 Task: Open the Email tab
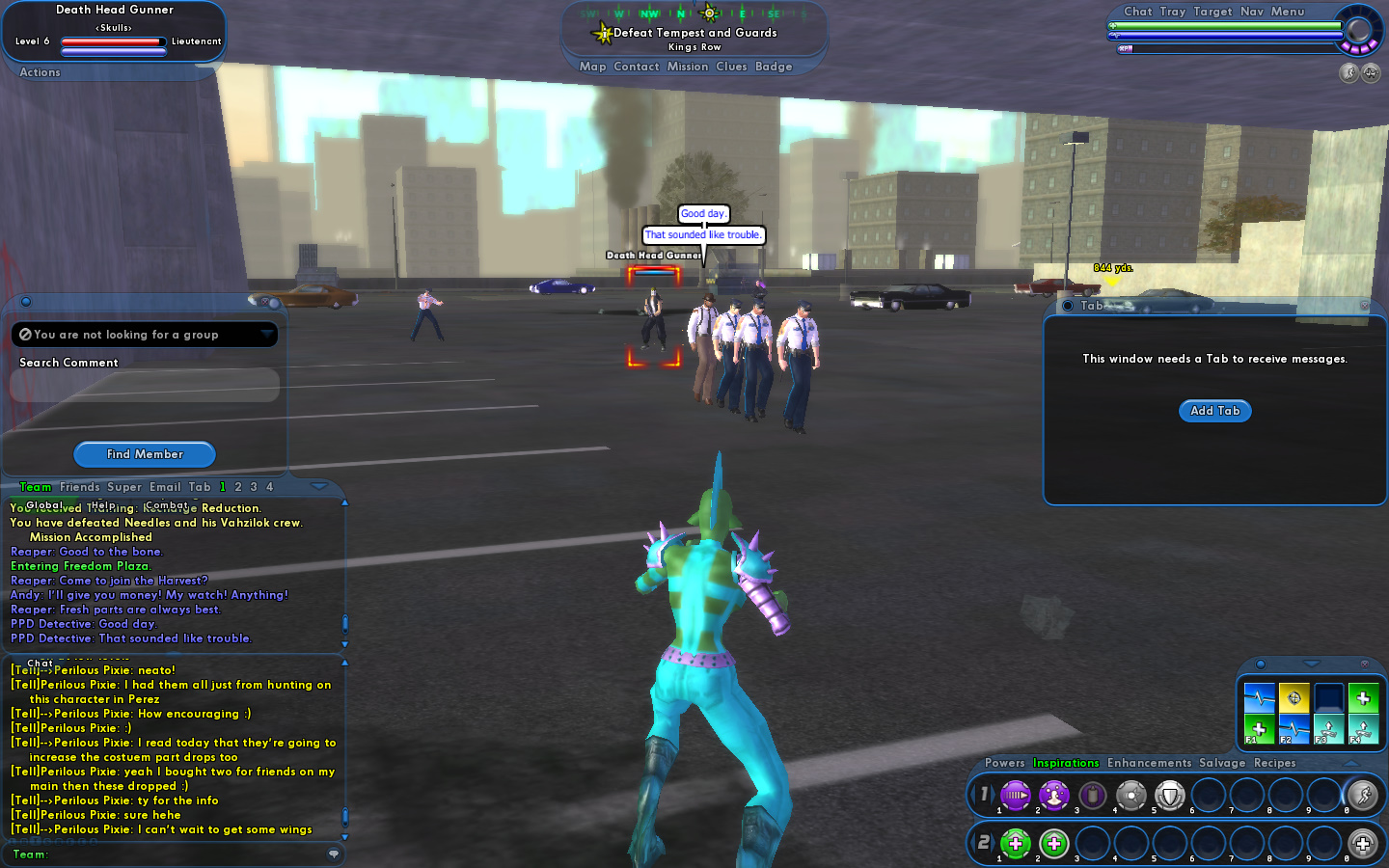tap(165, 487)
